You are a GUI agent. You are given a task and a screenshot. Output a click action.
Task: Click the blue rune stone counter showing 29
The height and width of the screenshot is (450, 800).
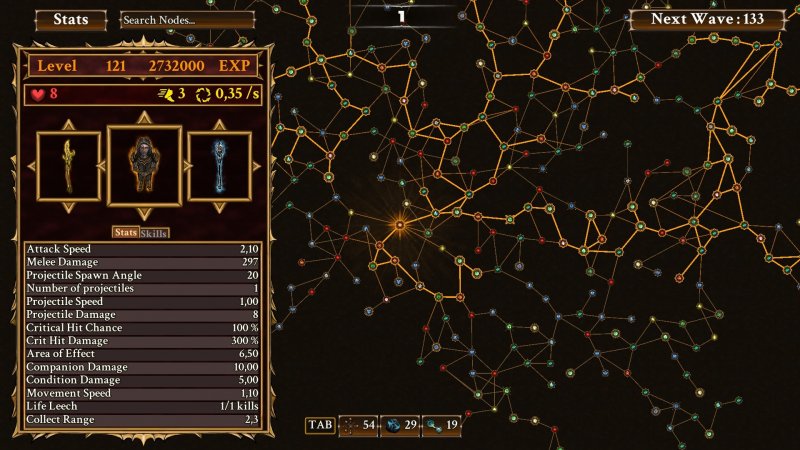(x=401, y=425)
